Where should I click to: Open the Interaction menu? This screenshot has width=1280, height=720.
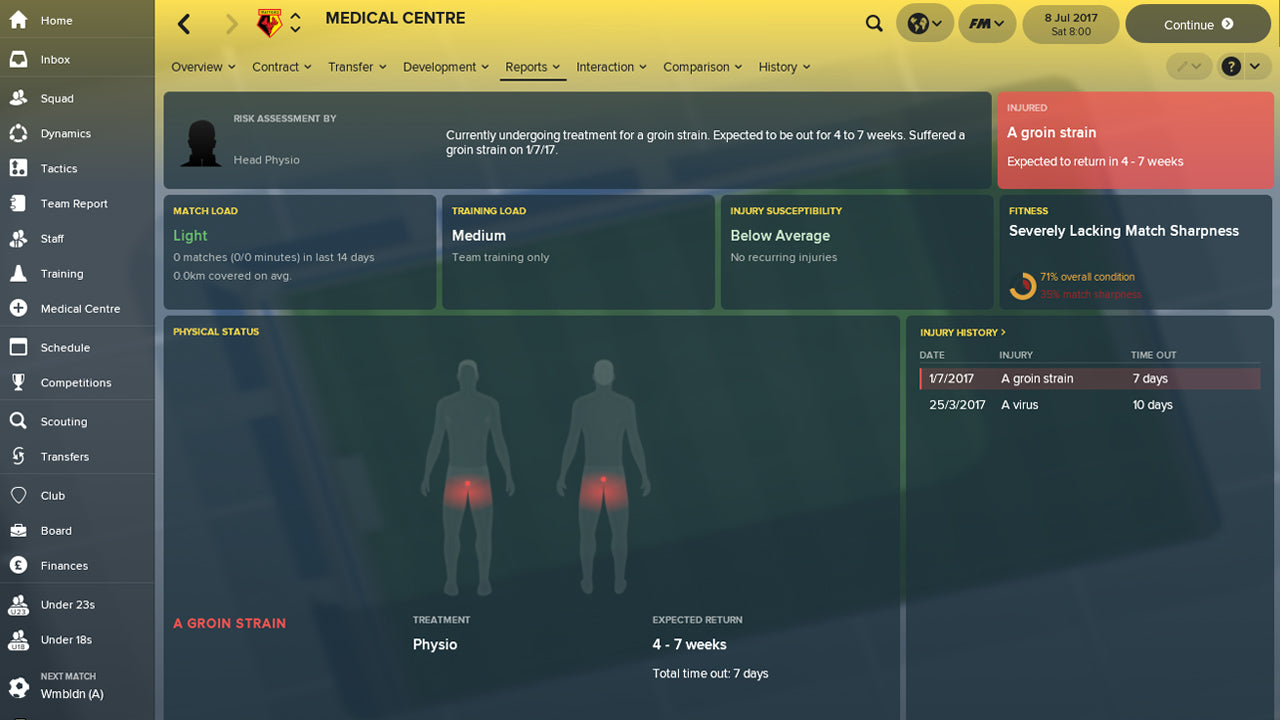(x=611, y=67)
